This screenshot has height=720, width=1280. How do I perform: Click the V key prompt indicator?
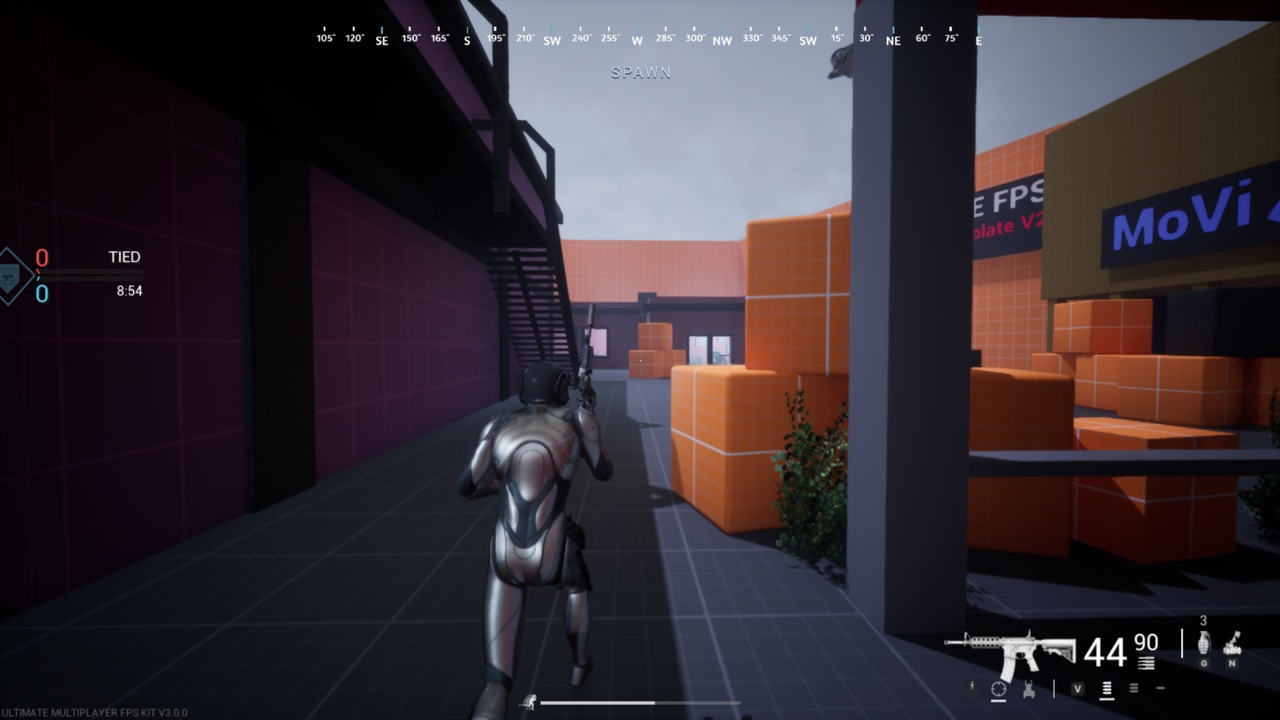[1078, 688]
